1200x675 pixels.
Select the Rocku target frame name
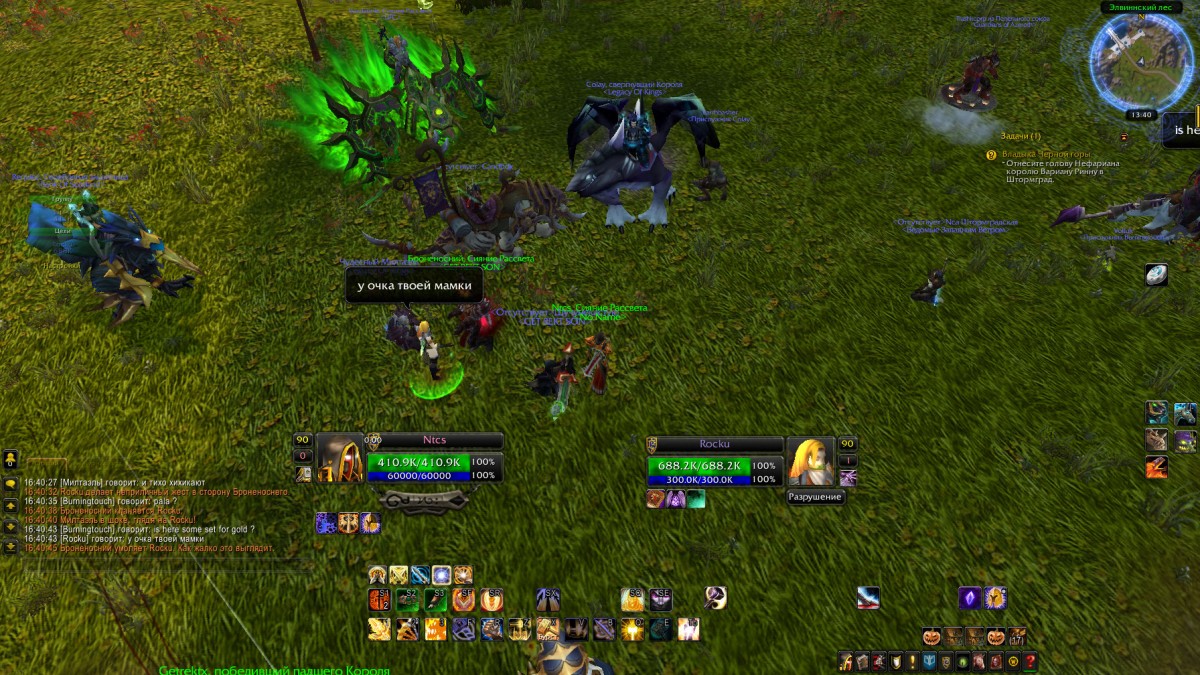click(714, 444)
